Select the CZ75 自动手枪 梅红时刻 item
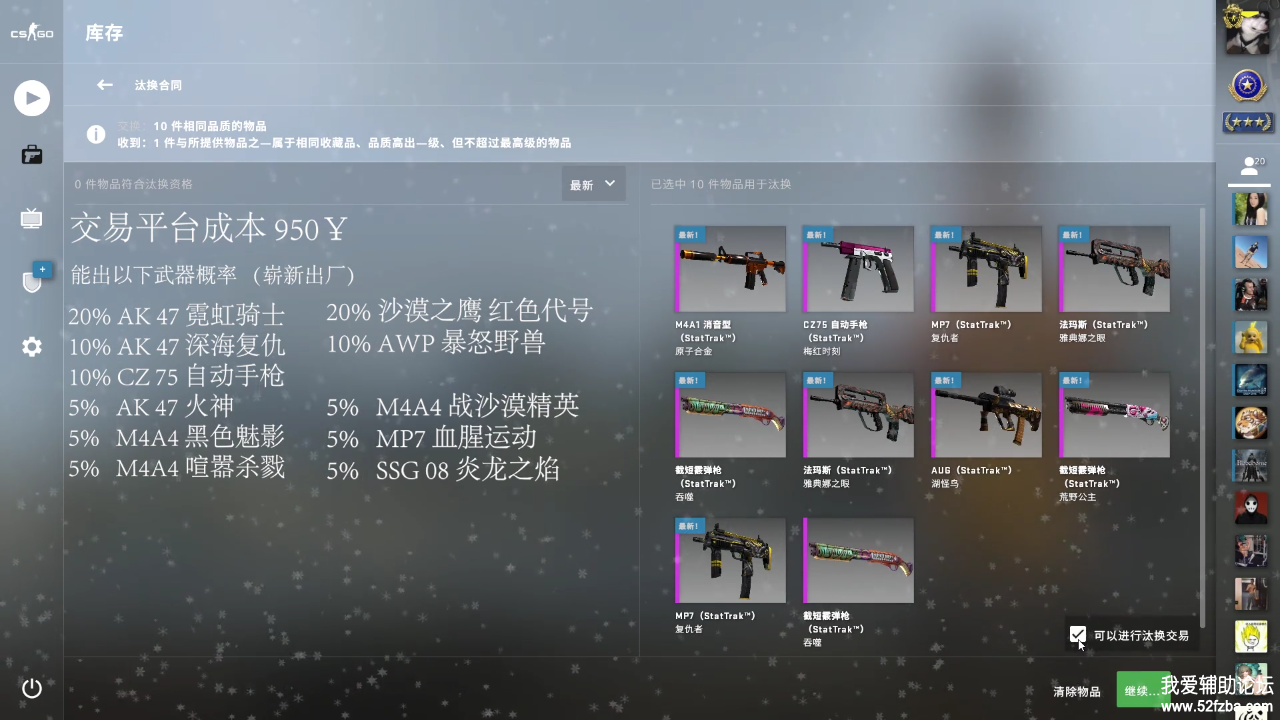Viewport: 1280px width, 720px height. pyautogui.click(x=858, y=269)
